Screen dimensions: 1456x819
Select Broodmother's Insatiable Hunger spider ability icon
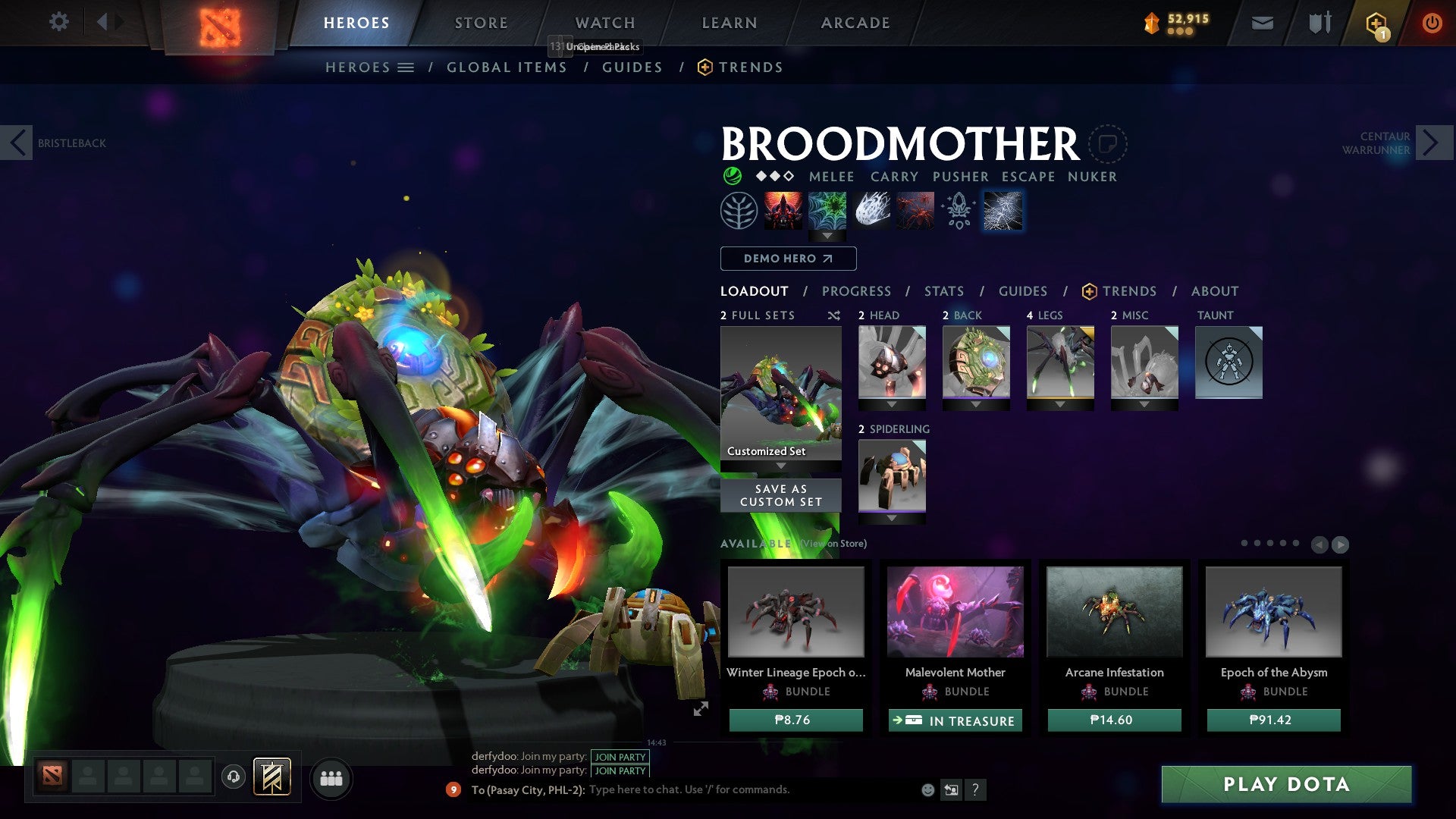(x=916, y=211)
